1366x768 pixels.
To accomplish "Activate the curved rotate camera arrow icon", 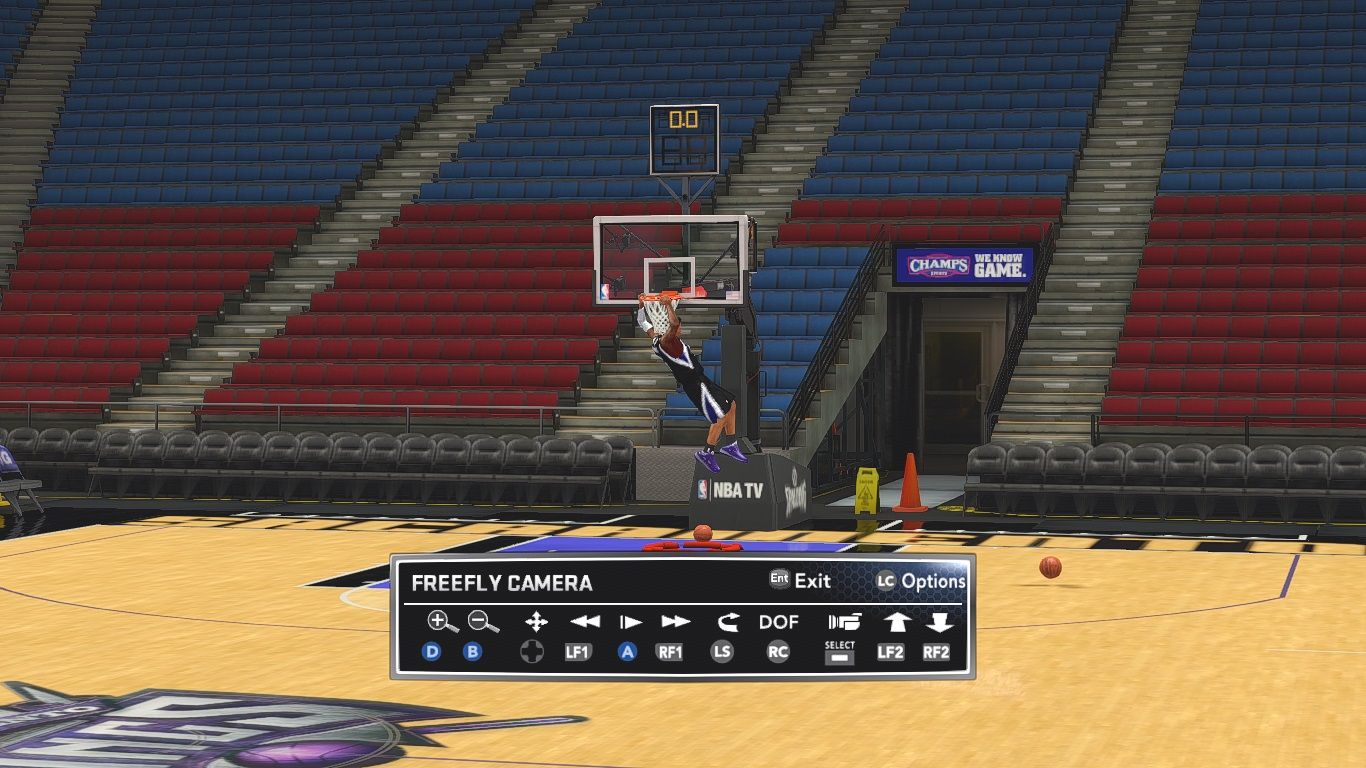I will click(727, 622).
